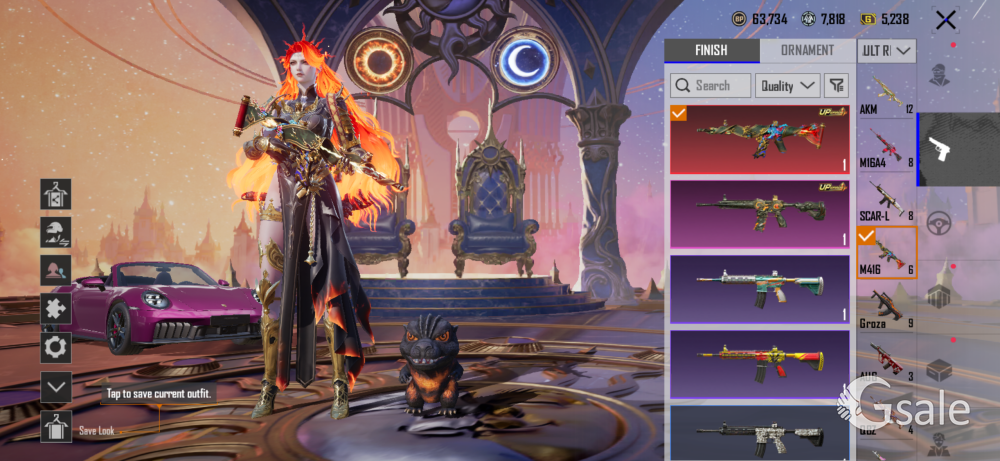Equip the red and yellow M416 skin
Image resolution: width=1000 pixels, height=461 pixels.
click(x=759, y=364)
